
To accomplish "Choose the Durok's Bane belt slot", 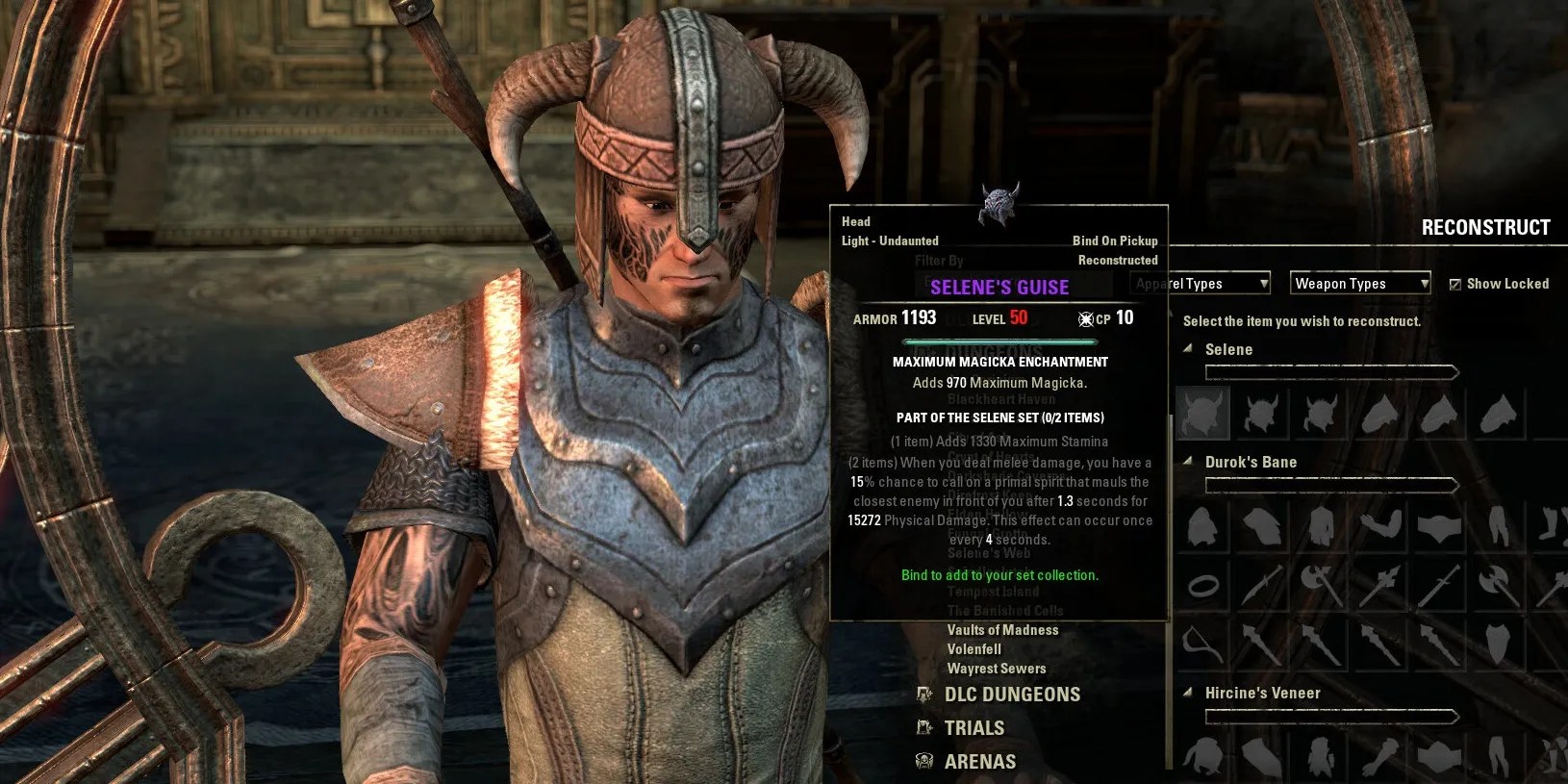I will pos(1439,527).
